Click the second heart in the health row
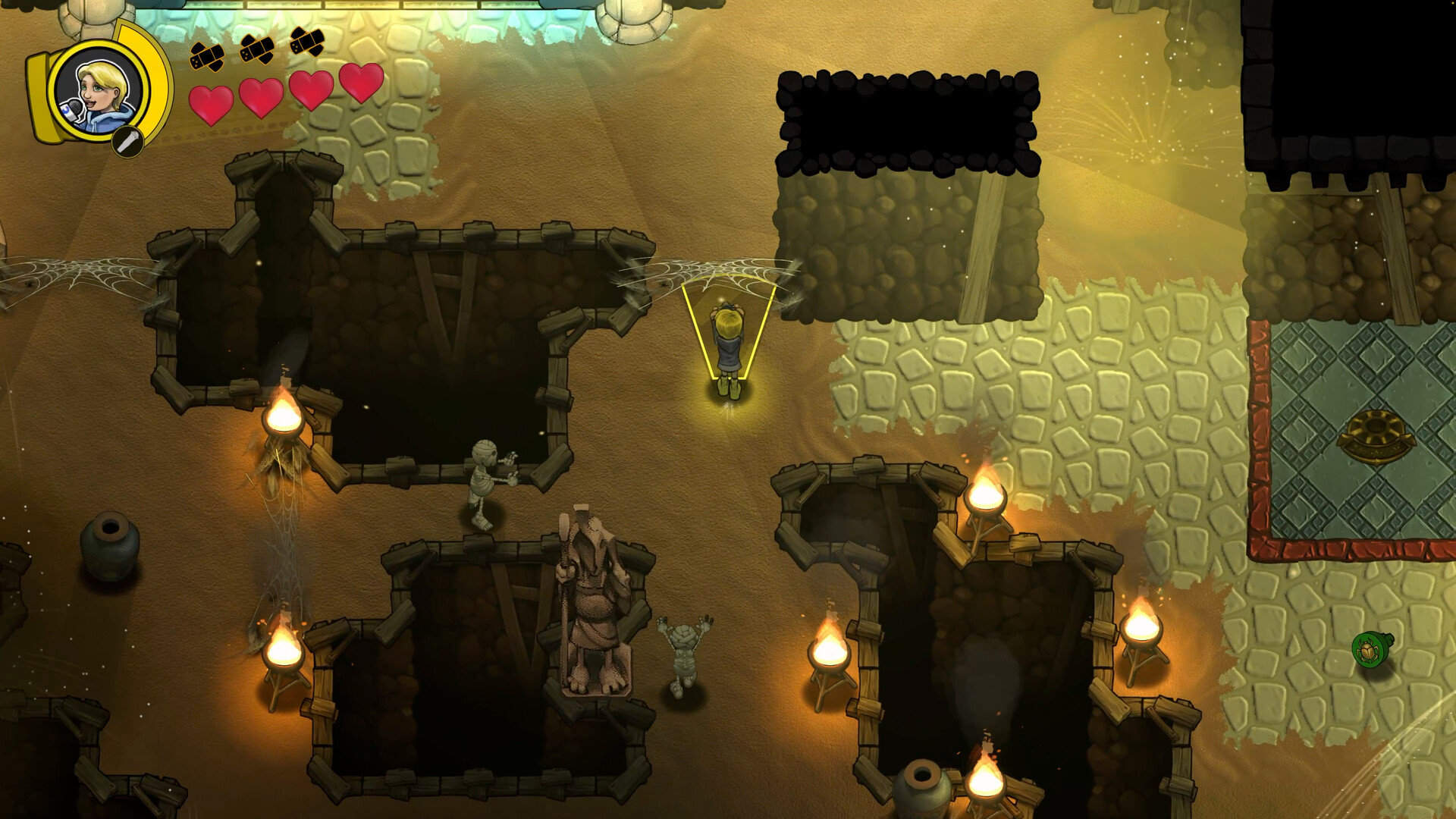 pyautogui.click(x=262, y=99)
